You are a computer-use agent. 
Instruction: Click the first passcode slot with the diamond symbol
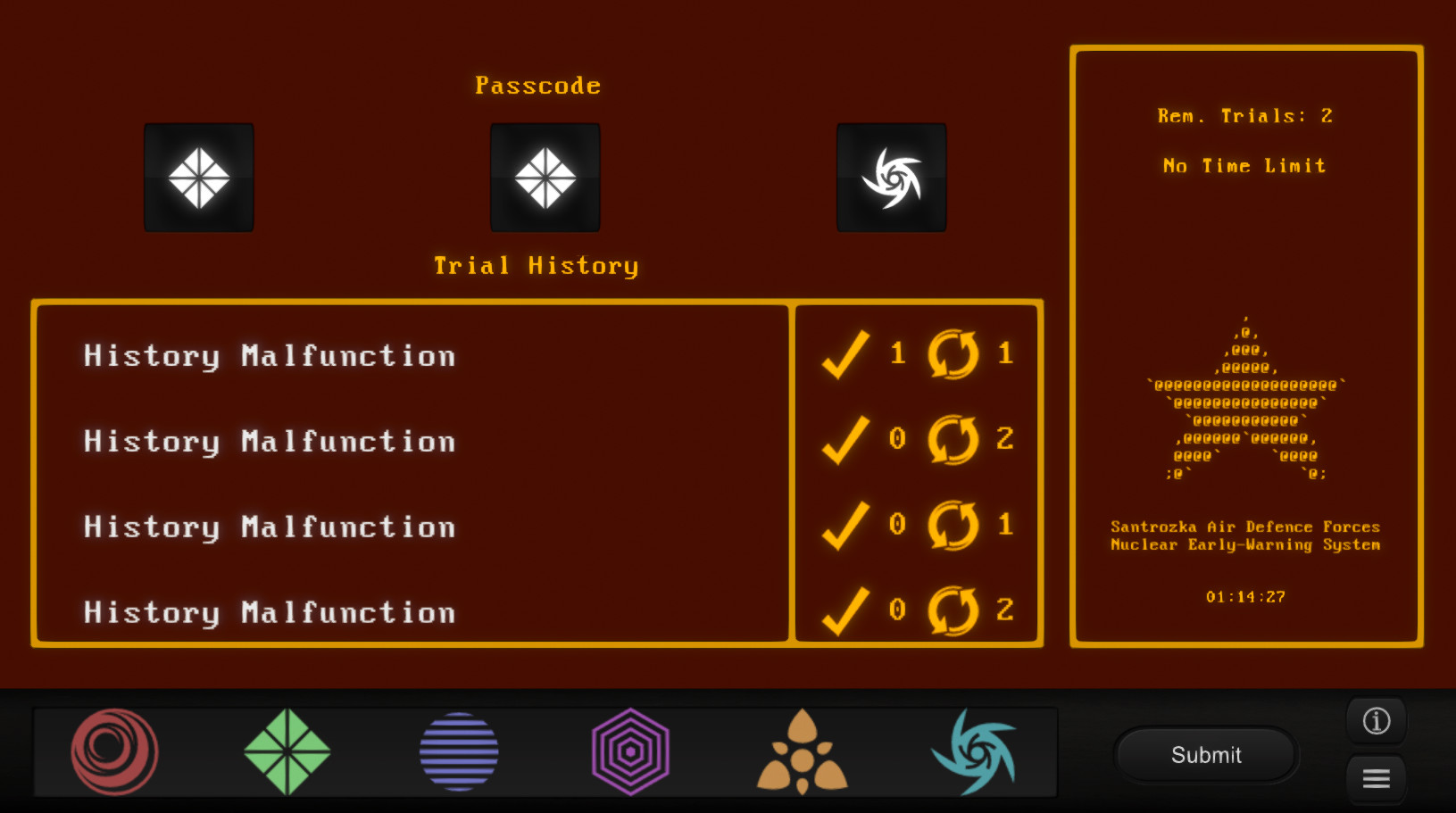(x=198, y=177)
